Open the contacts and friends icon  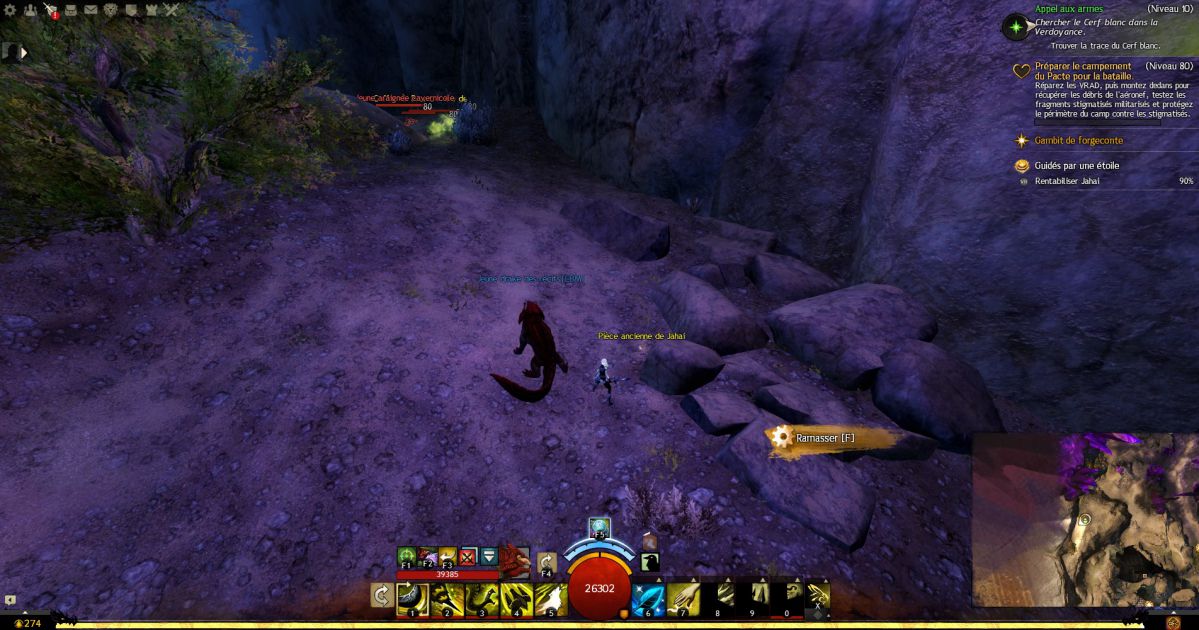tap(30, 10)
